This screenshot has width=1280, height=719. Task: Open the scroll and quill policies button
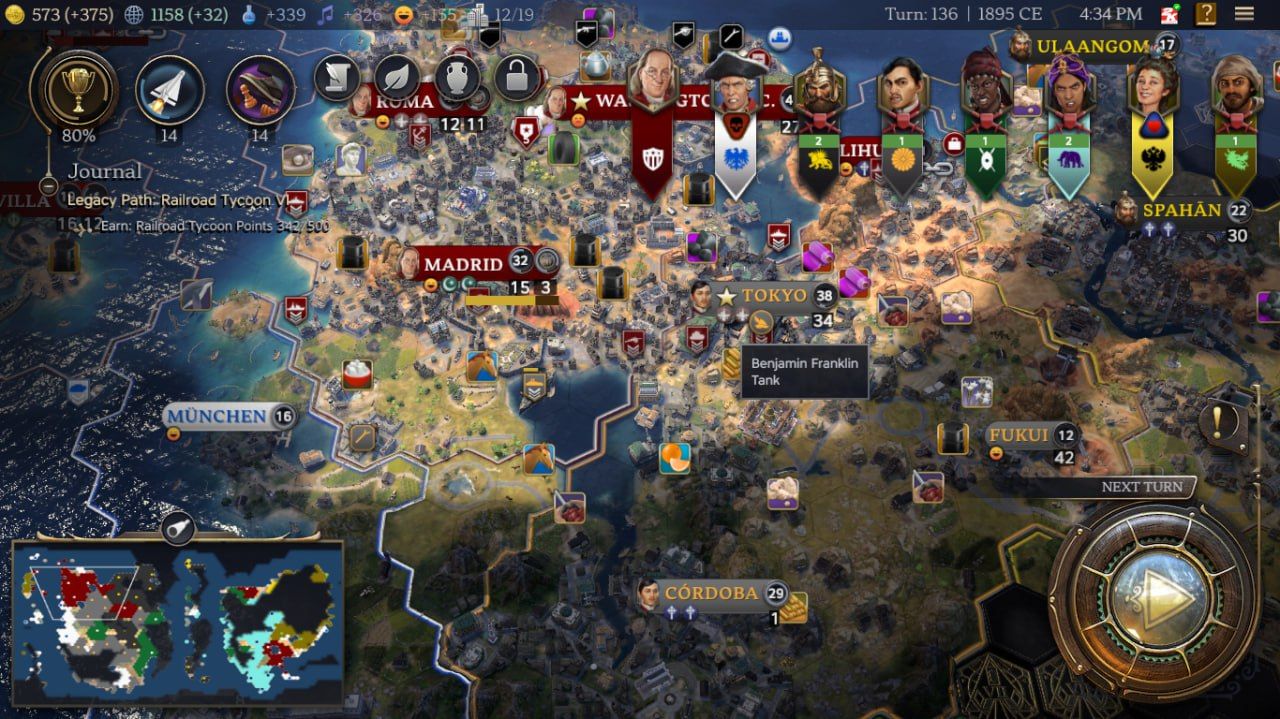337,77
